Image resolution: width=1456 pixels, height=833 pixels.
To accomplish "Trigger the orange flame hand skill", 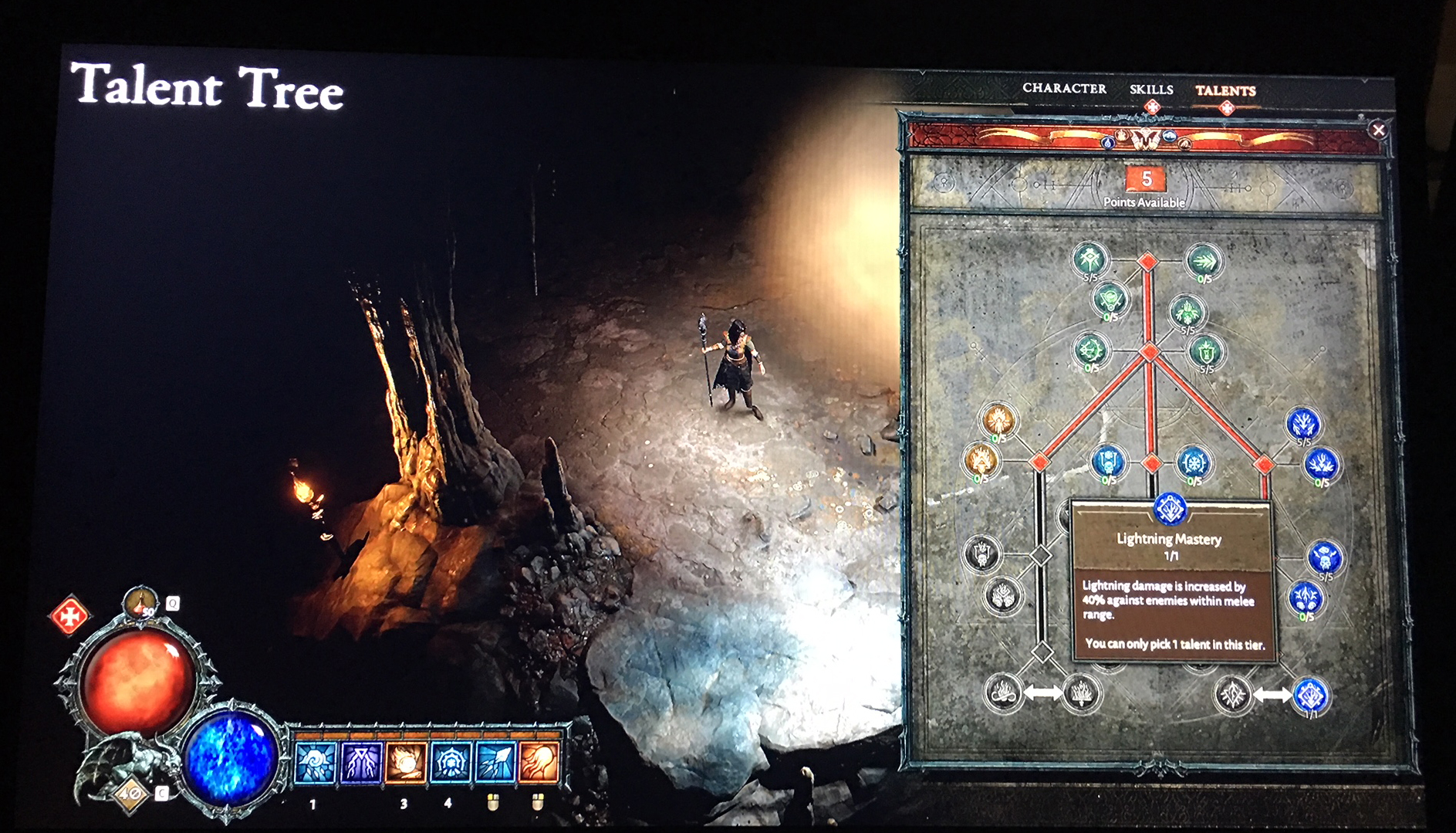I will click(539, 762).
